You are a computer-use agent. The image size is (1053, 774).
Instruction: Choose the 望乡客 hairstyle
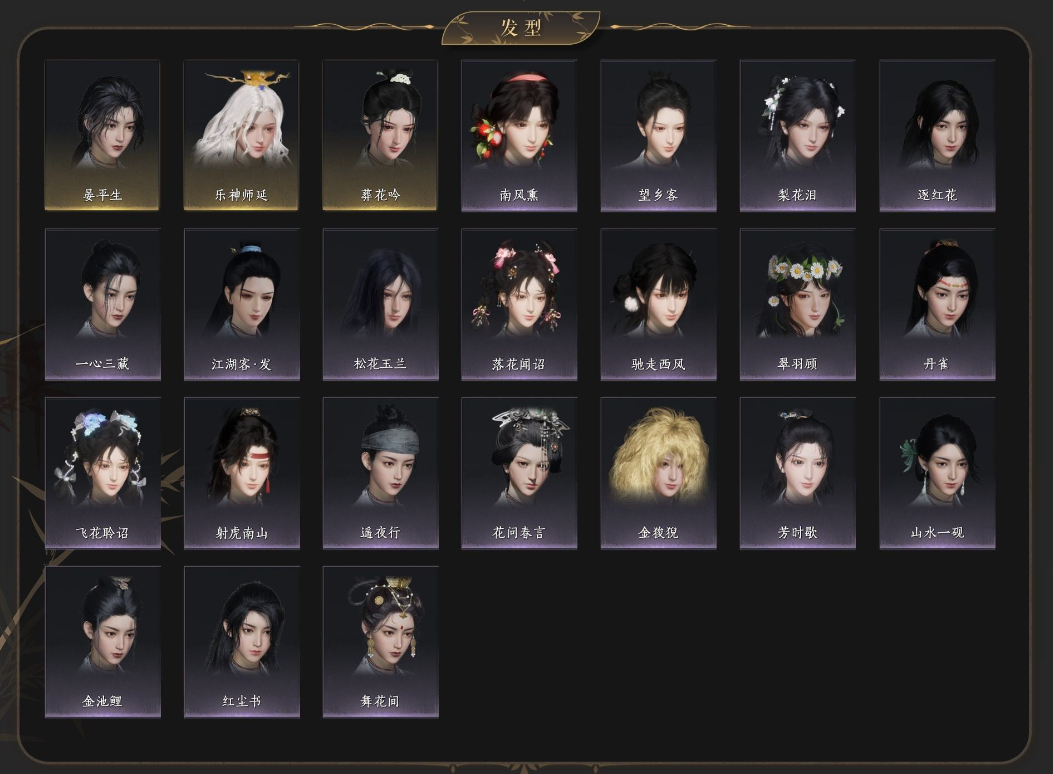[658, 135]
